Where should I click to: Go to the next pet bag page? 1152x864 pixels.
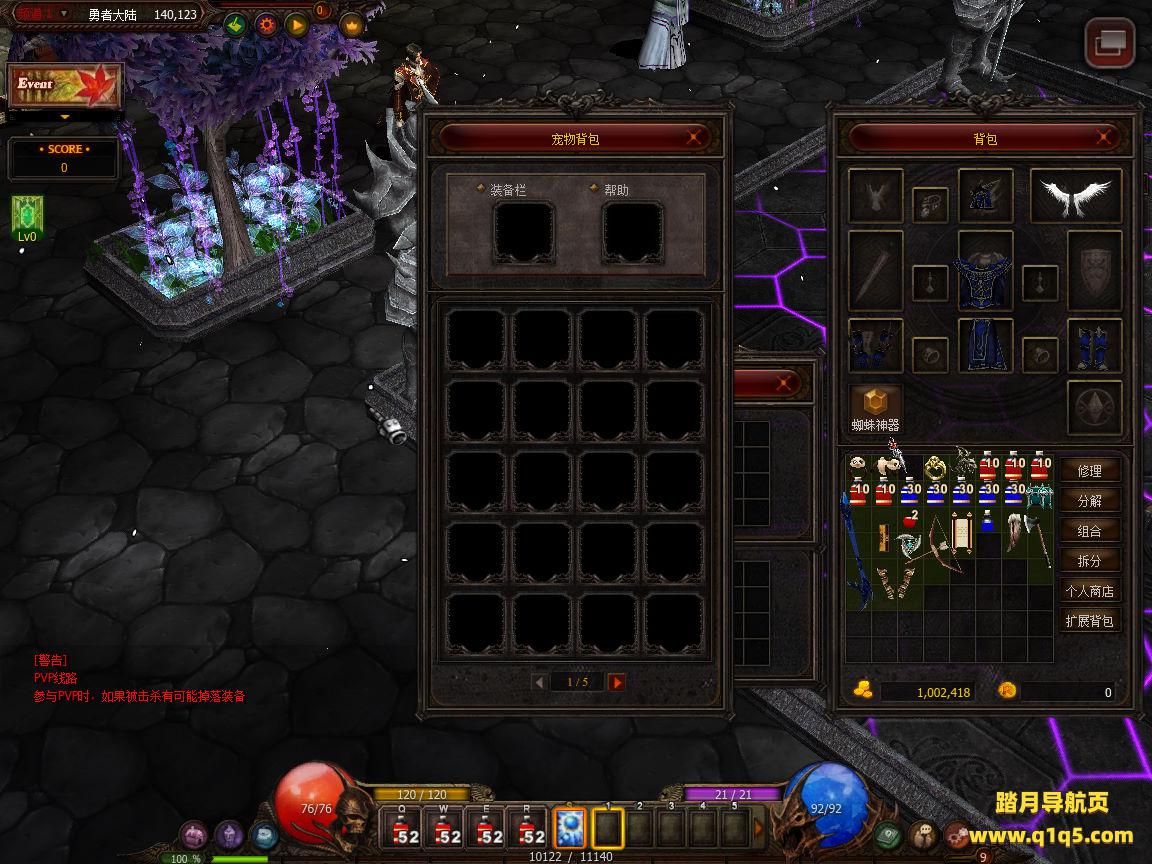pos(617,682)
